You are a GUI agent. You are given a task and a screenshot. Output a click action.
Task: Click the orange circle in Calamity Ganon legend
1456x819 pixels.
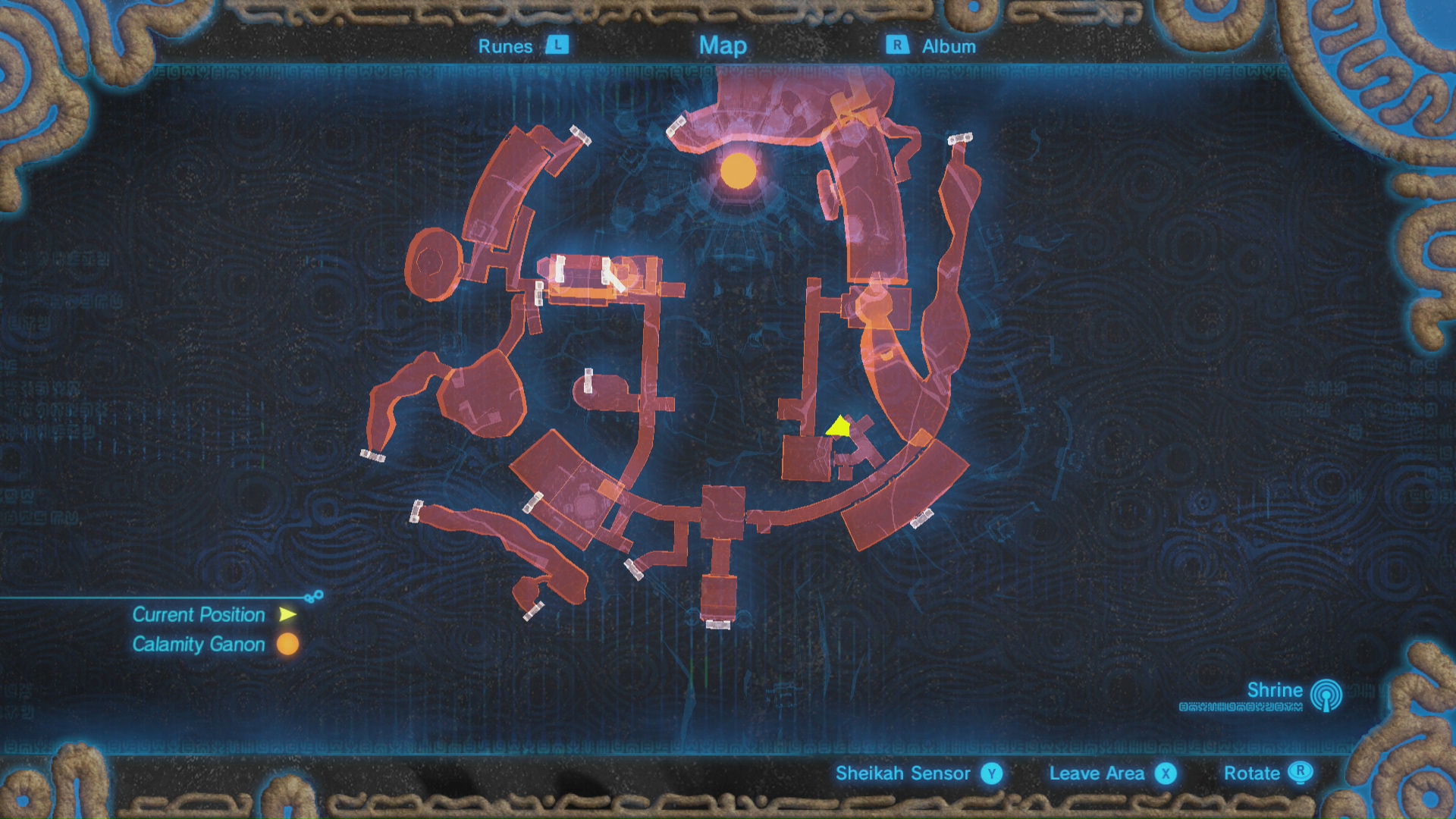(286, 645)
